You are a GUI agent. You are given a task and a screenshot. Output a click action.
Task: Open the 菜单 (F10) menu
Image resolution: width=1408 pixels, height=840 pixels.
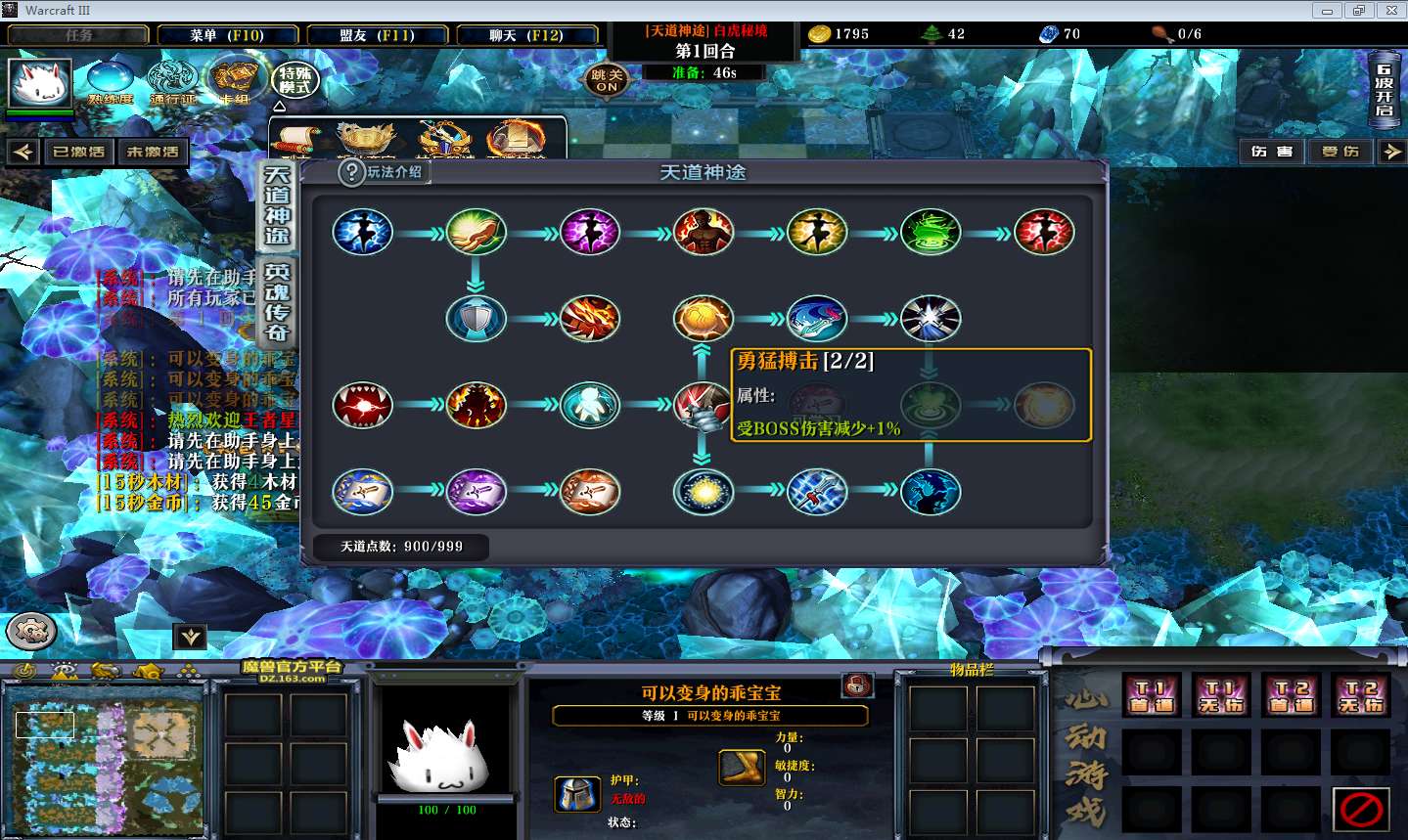(227, 35)
